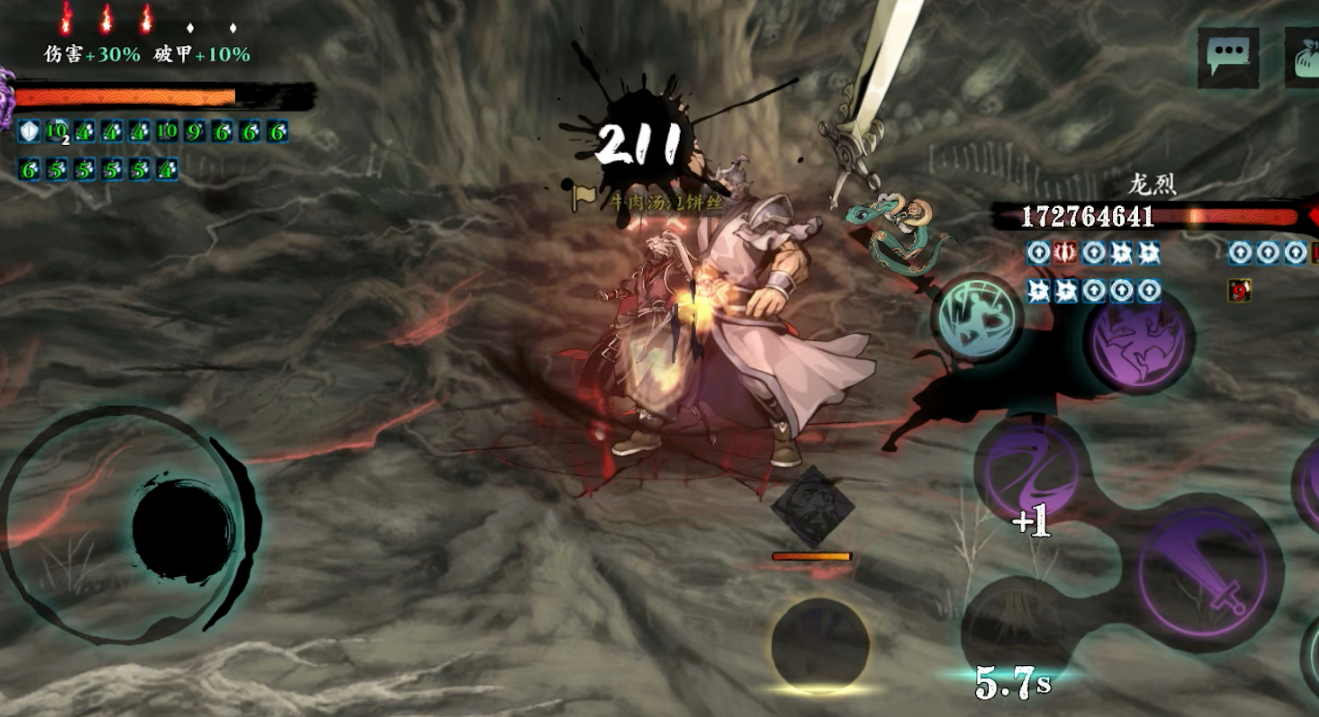The width and height of the screenshot is (1319, 717).
Task: Tap the skill on 5.7s cooldown
Action: [x=1014, y=630]
